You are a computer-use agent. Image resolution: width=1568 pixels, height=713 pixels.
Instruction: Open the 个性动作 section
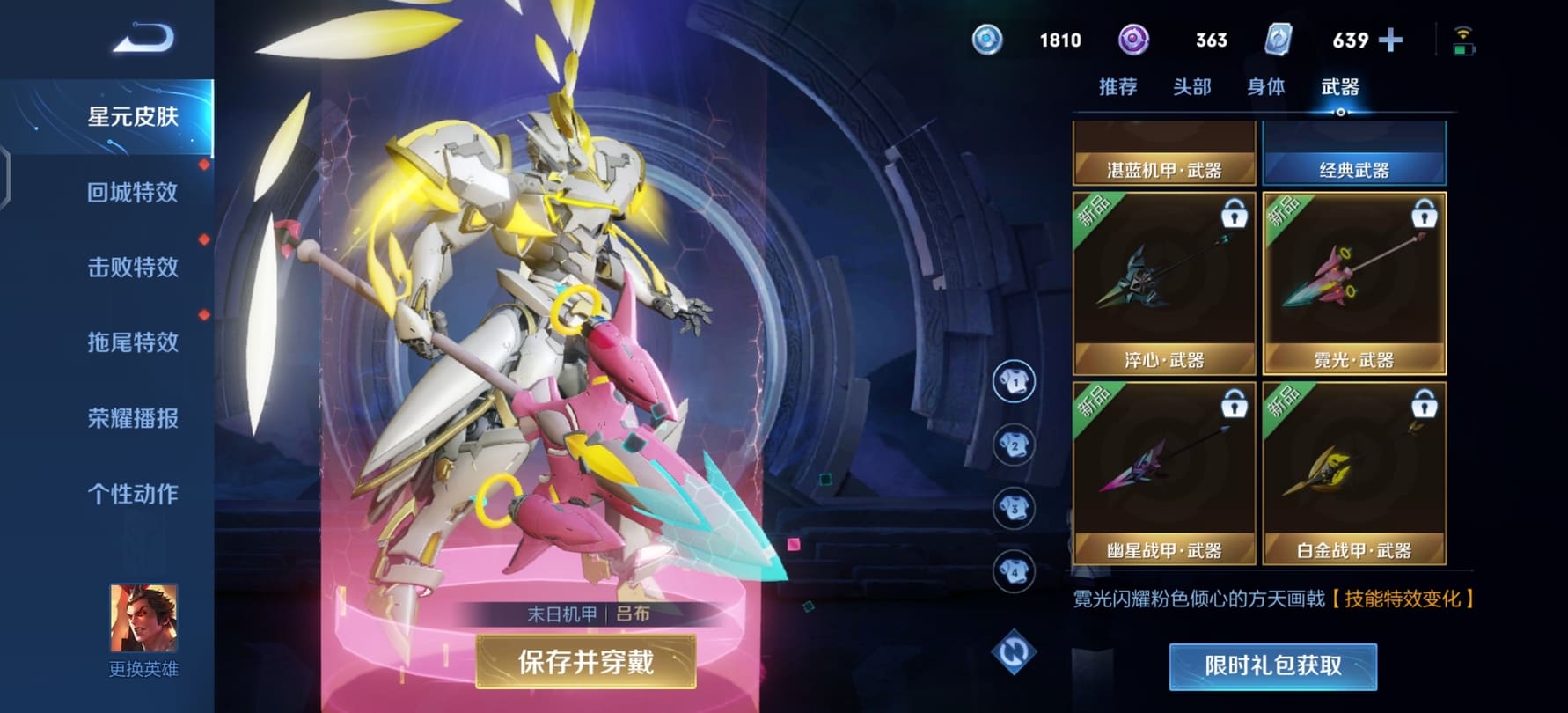pyautogui.click(x=132, y=494)
